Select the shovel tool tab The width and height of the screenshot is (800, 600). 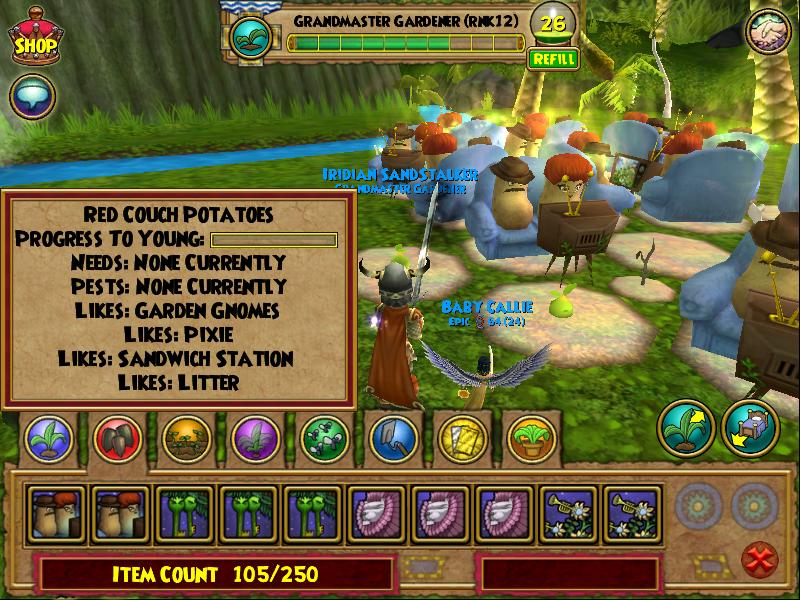[391, 437]
